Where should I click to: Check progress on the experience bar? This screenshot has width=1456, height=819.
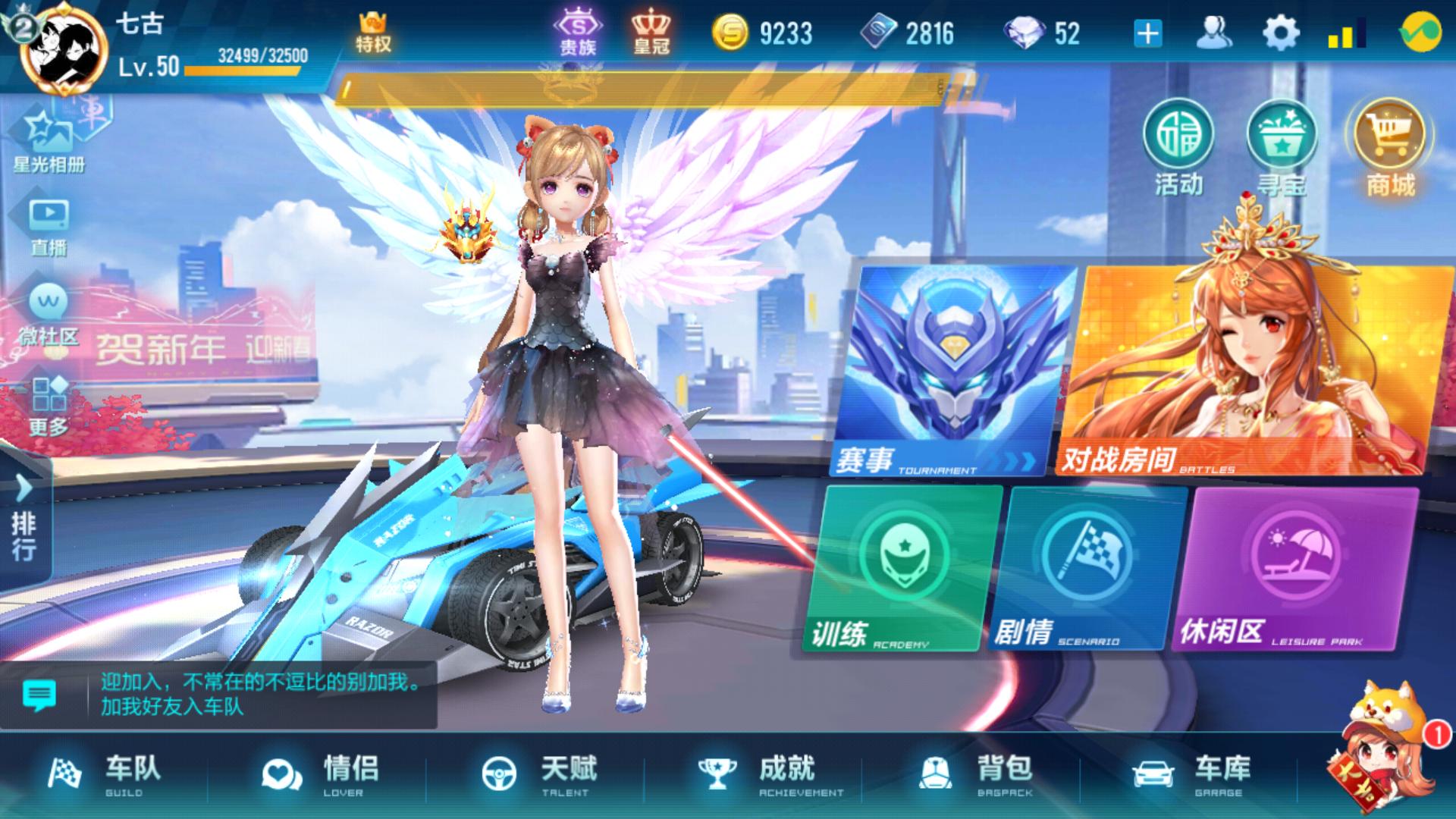243,72
